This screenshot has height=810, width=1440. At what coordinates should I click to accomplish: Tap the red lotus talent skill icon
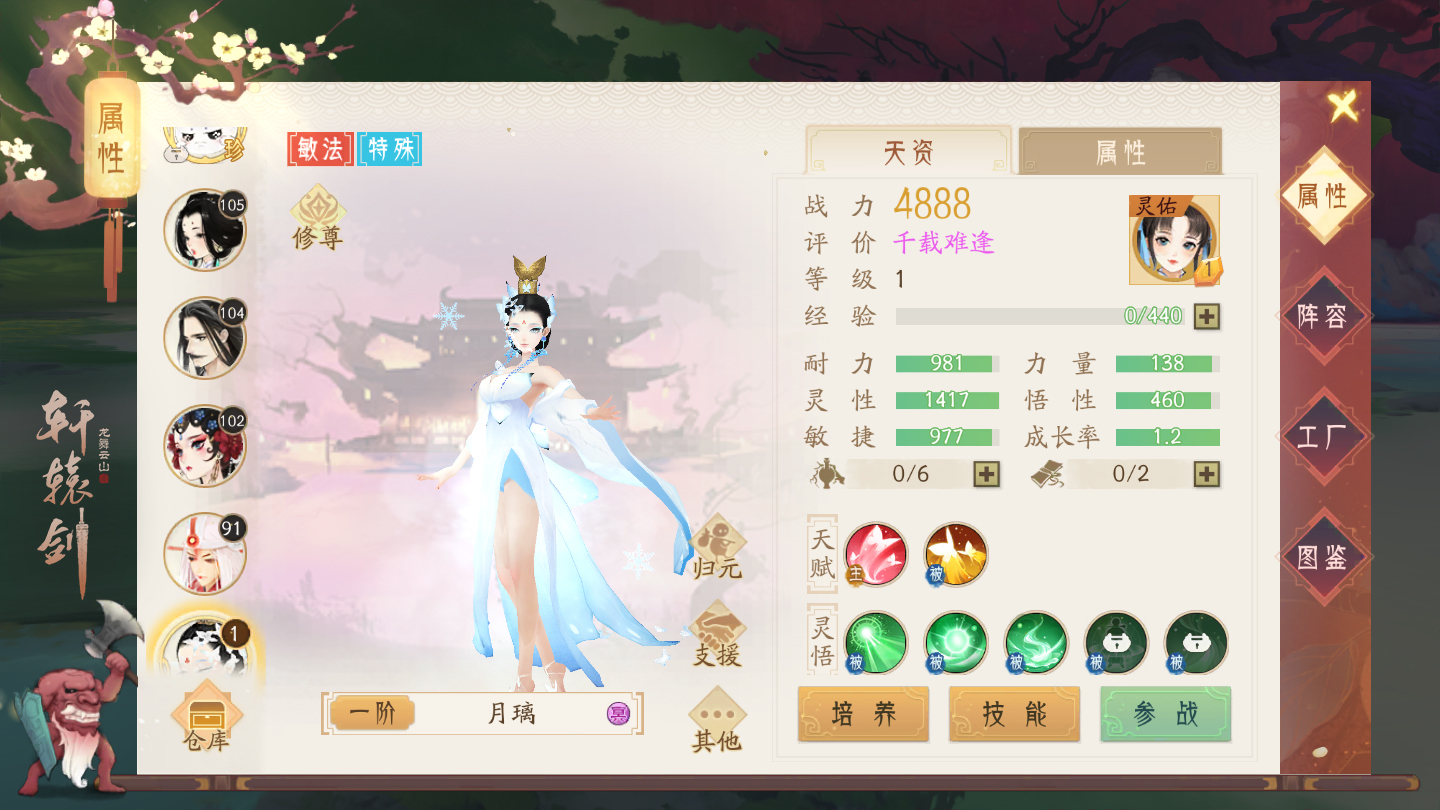876,553
